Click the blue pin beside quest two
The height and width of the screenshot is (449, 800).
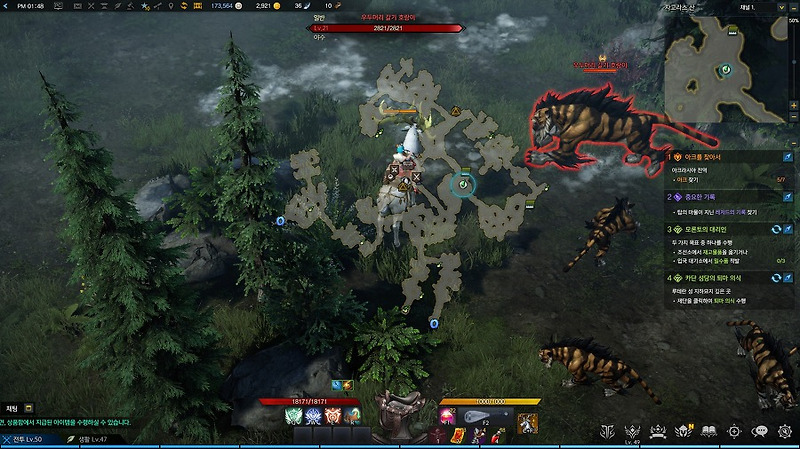pyautogui.click(x=788, y=197)
